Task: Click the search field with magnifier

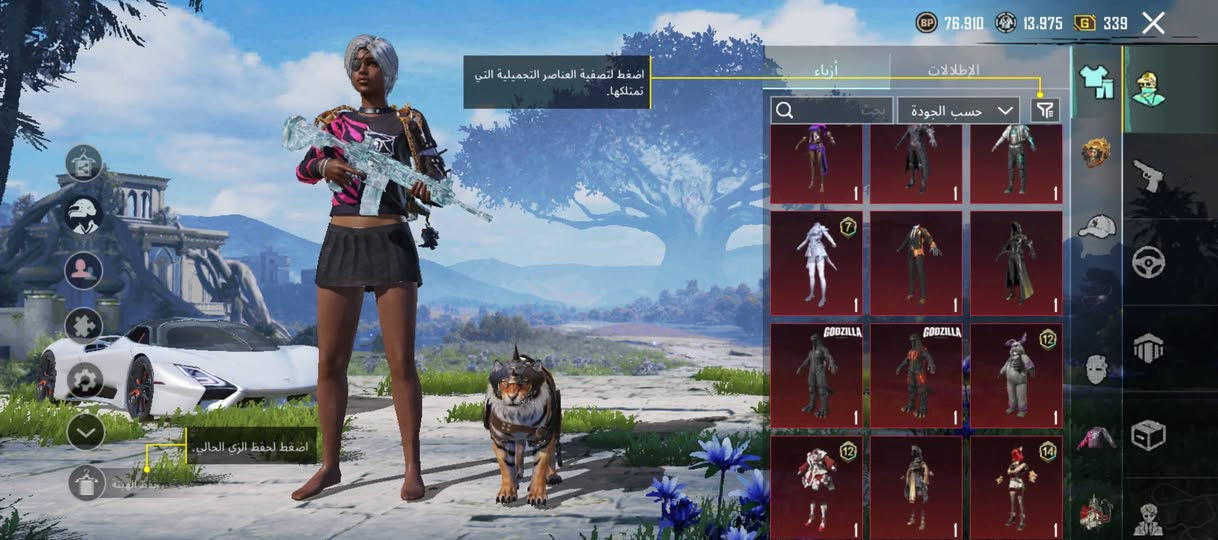Action: point(831,110)
